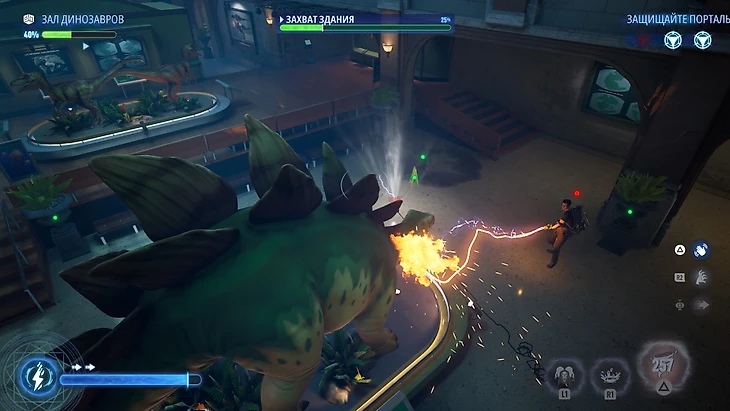730x411 pixels.
Task: Activate the large ability showing 257
Action: click(x=662, y=365)
